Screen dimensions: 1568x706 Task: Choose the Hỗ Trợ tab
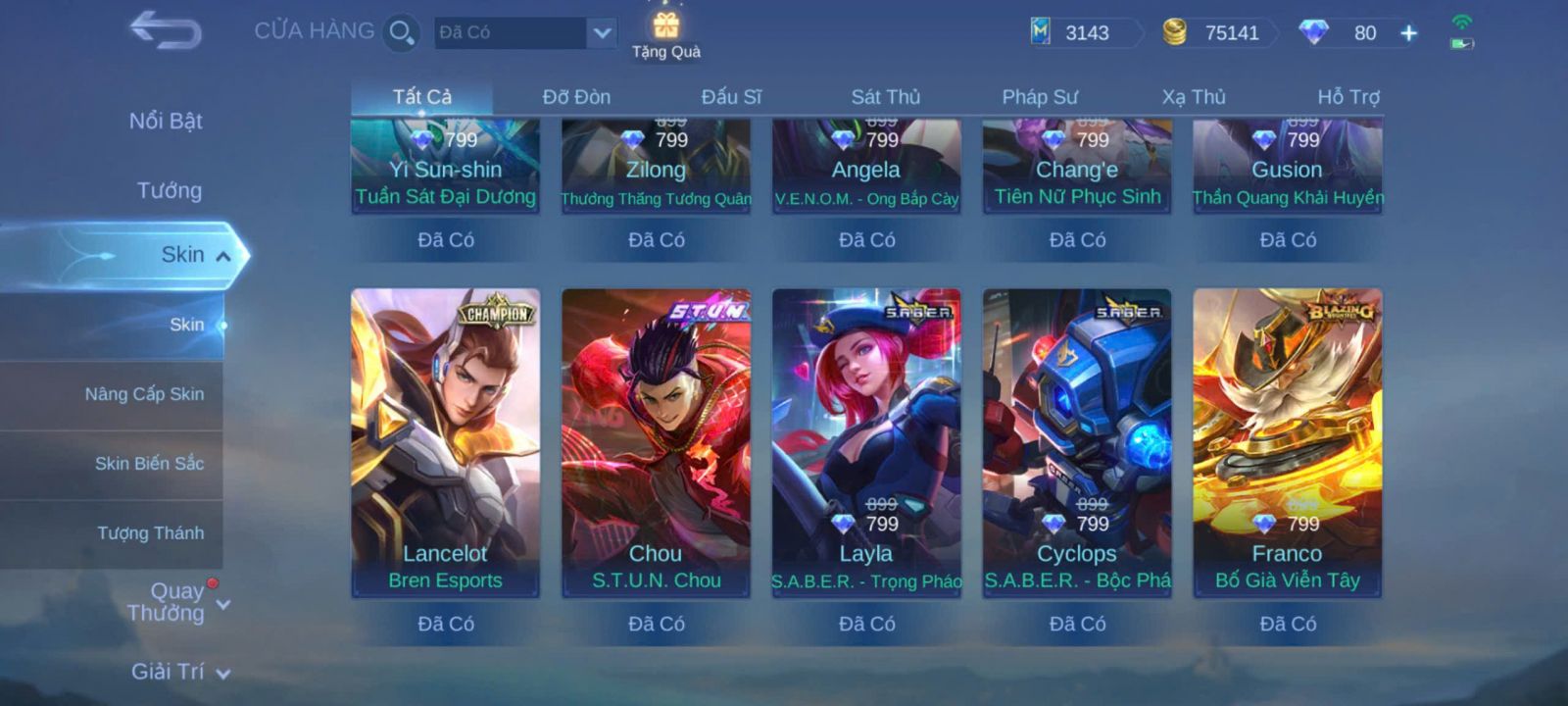pyautogui.click(x=1347, y=97)
